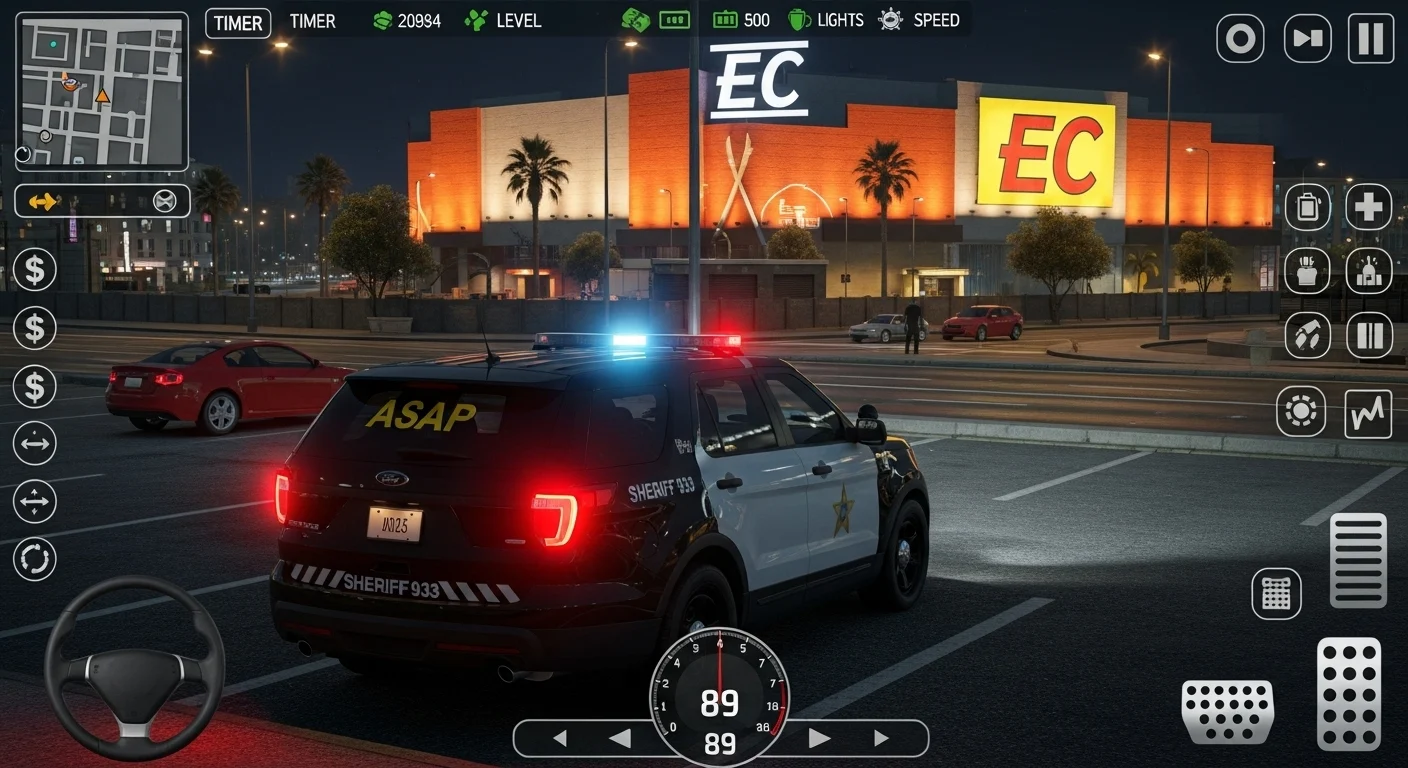Image resolution: width=1408 pixels, height=768 pixels.
Task: Activate the skip-forward button
Action: coord(1307,39)
